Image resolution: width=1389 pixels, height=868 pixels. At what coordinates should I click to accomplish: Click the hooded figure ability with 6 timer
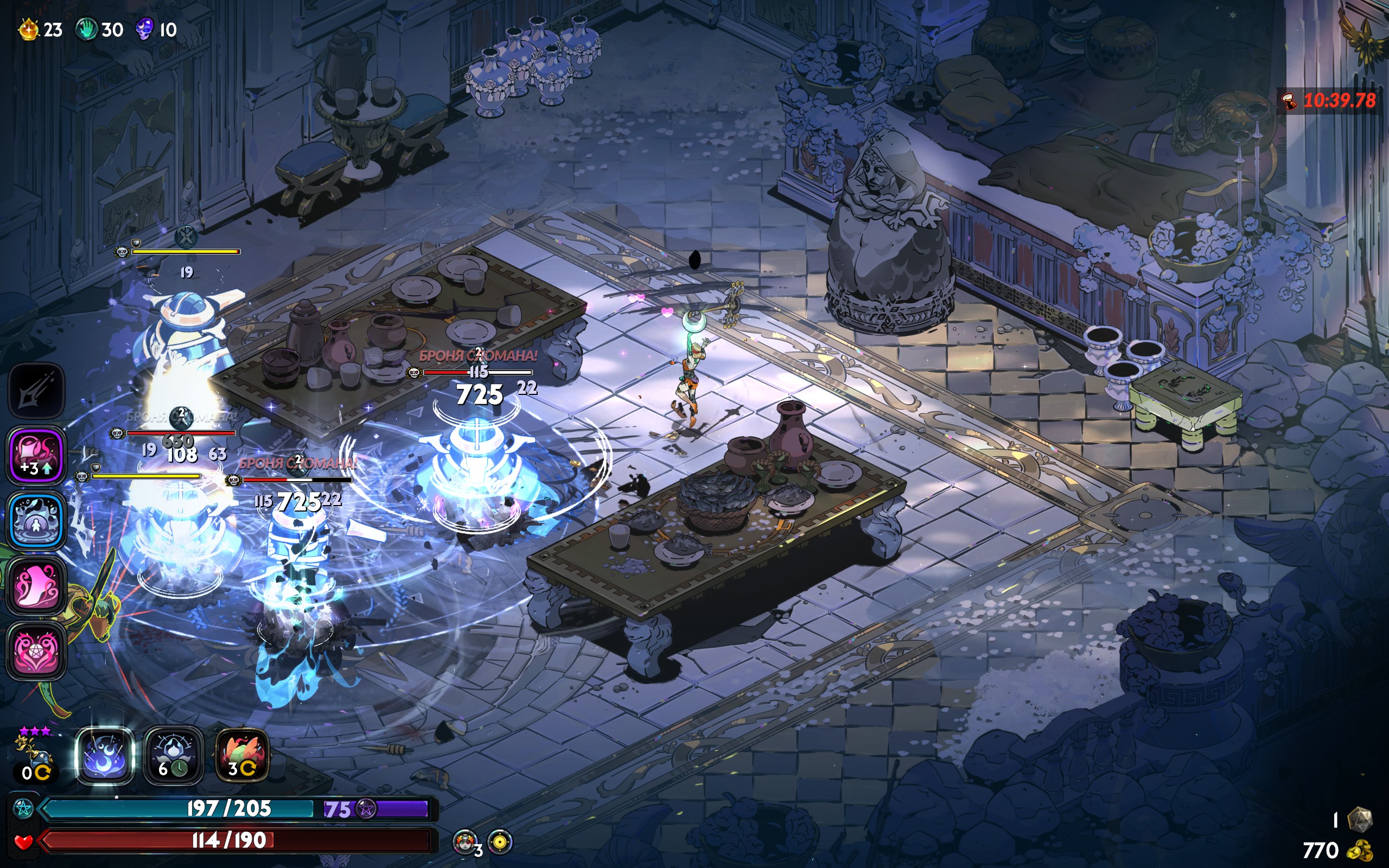(173, 756)
